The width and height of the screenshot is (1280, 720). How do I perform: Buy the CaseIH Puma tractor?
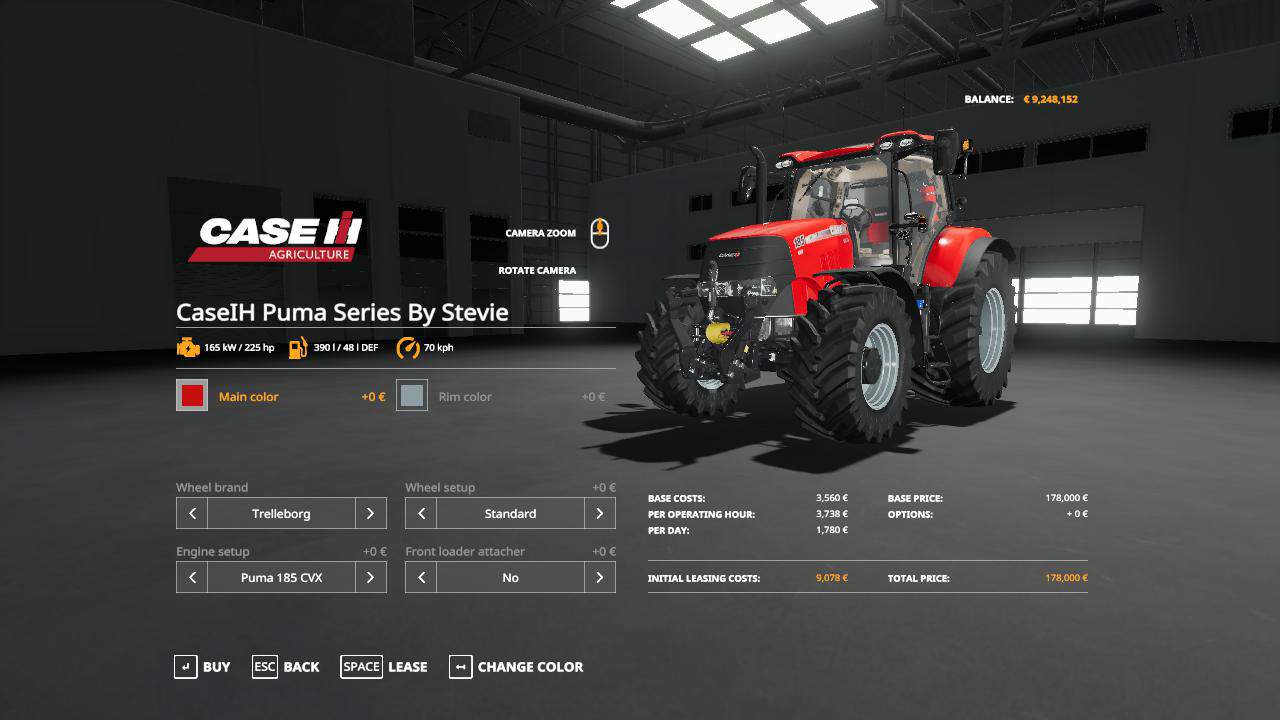pyautogui.click(x=202, y=667)
